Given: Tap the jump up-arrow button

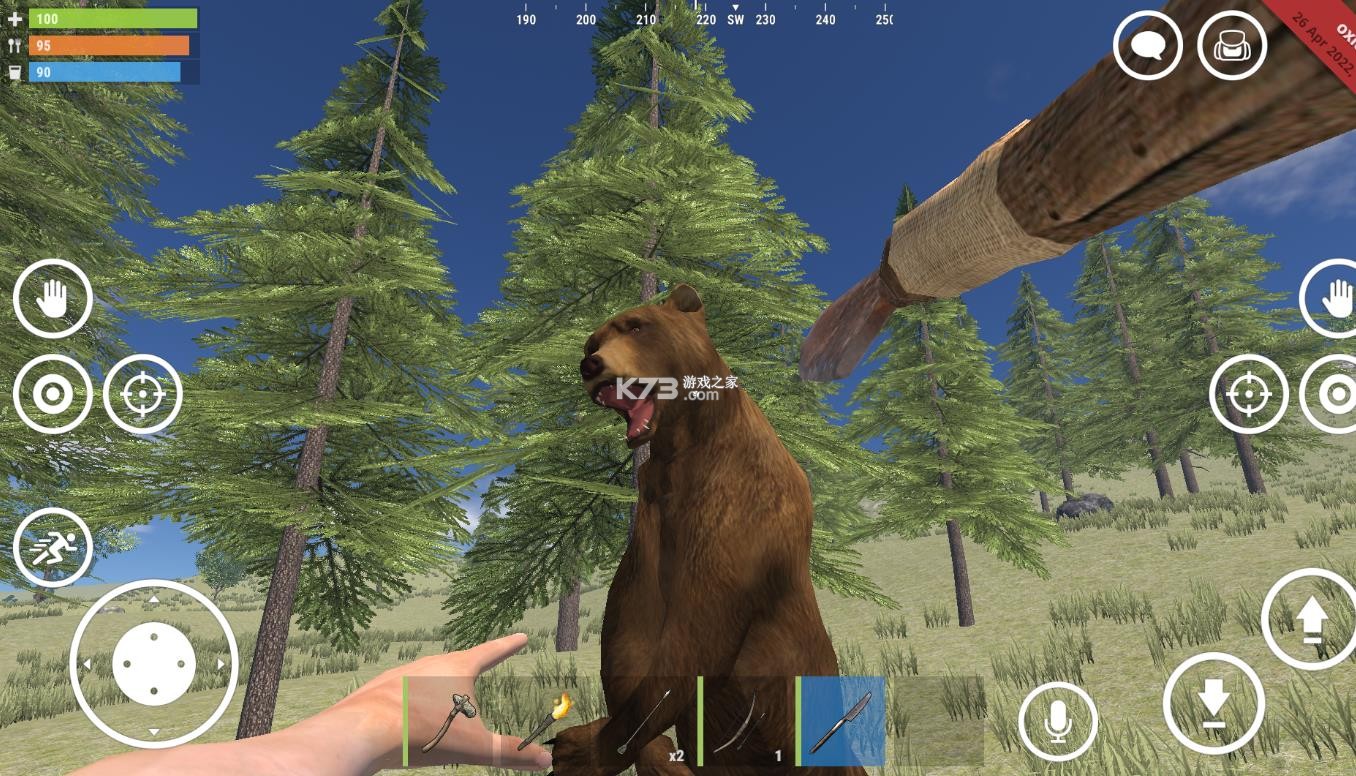Looking at the screenshot, I should [1310, 620].
